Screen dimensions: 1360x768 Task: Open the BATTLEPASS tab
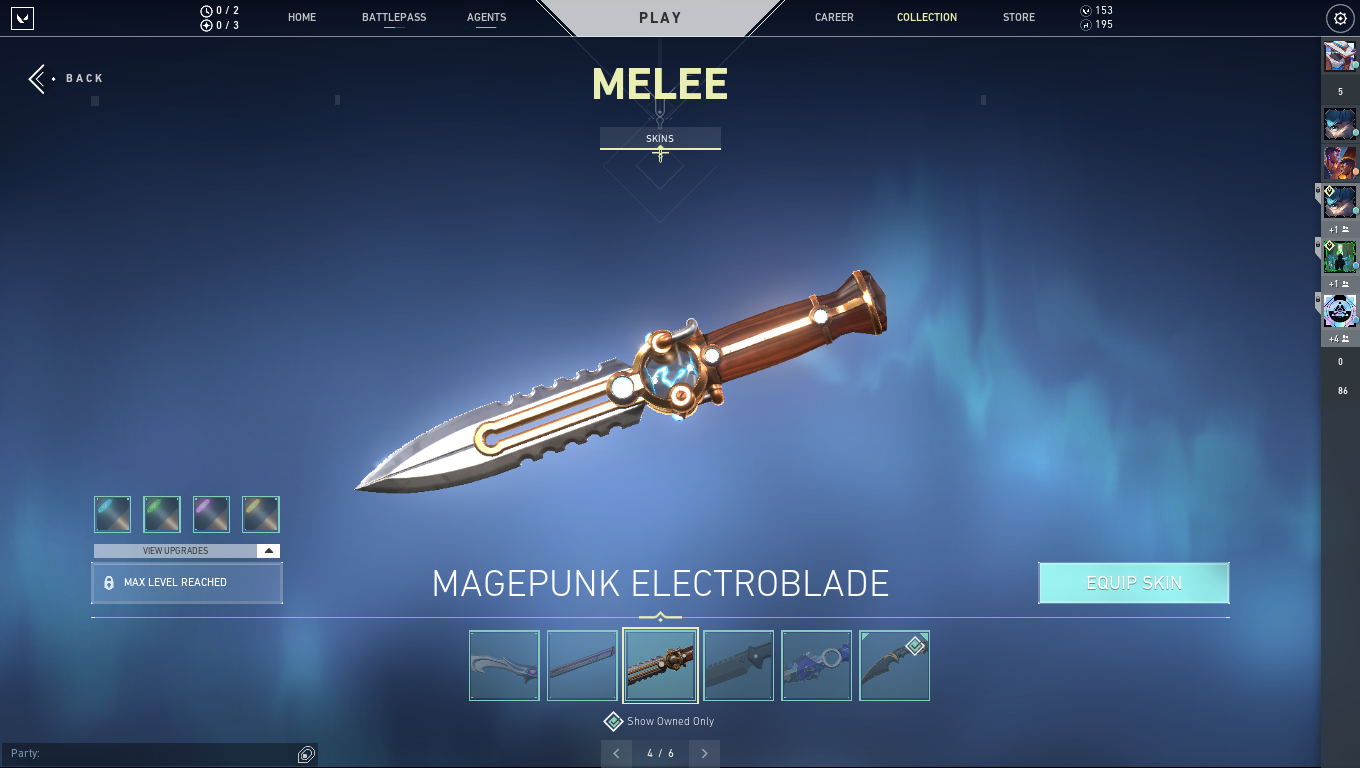click(393, 17)
